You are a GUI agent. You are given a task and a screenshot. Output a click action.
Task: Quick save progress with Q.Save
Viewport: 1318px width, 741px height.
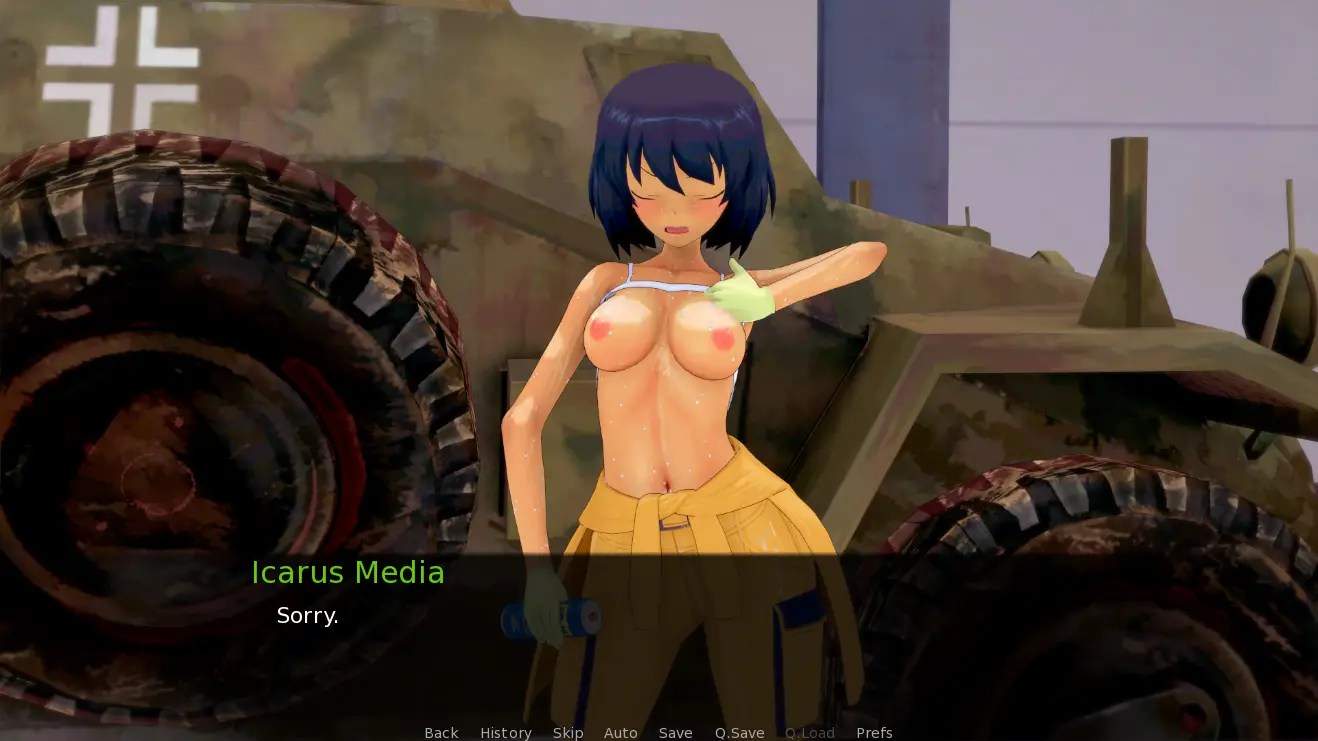point(738,732)
